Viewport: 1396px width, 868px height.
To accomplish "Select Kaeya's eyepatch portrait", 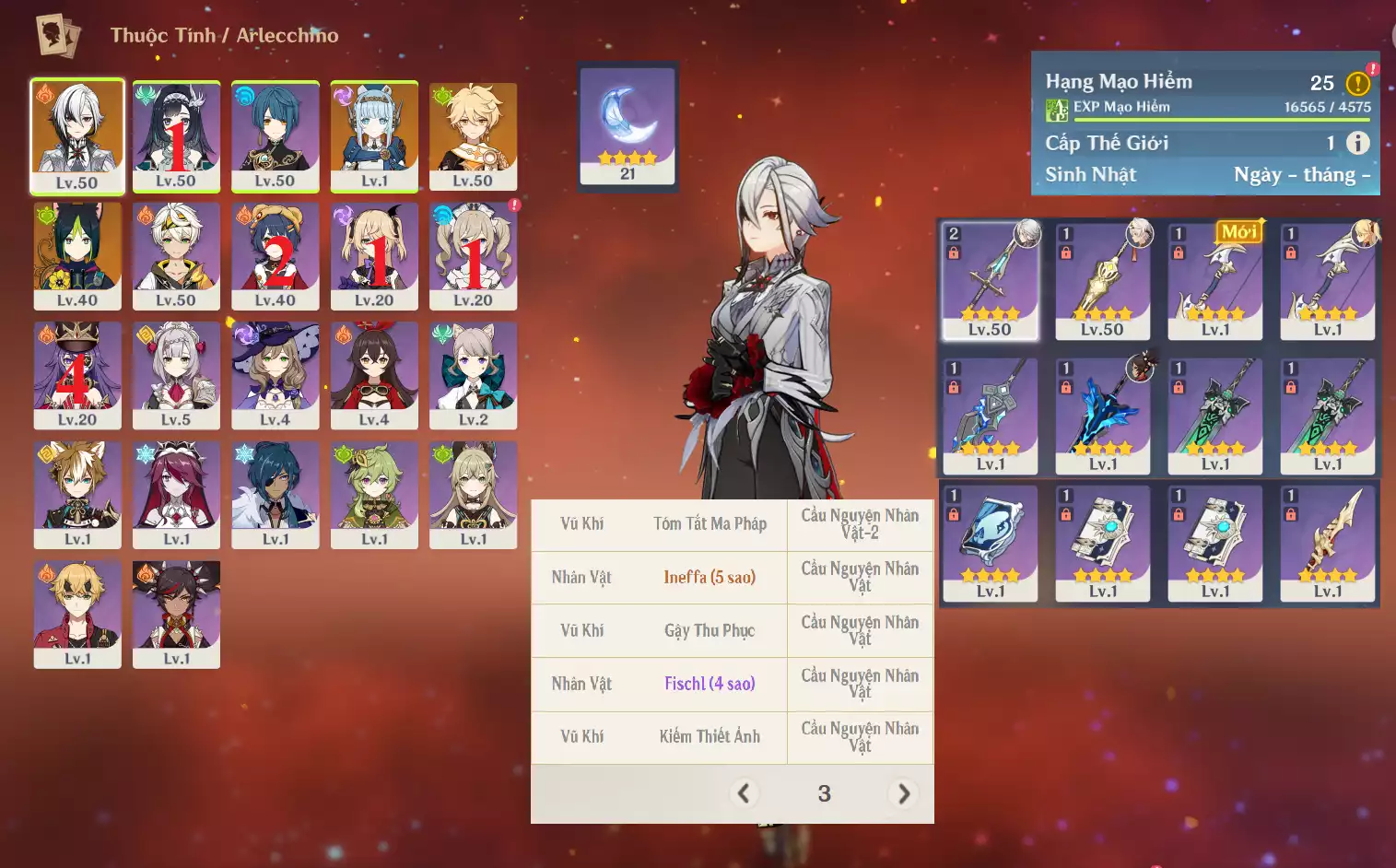I will [x=275, y=495].
